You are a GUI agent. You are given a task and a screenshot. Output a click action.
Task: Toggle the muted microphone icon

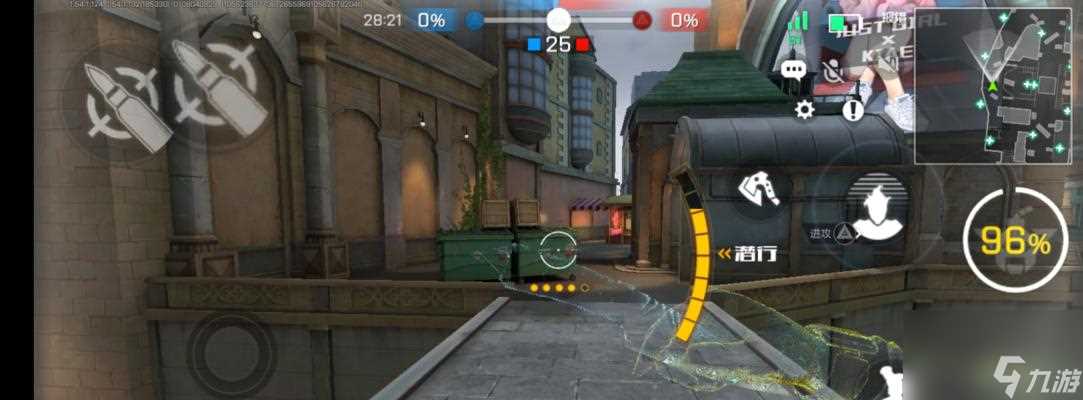830,69
